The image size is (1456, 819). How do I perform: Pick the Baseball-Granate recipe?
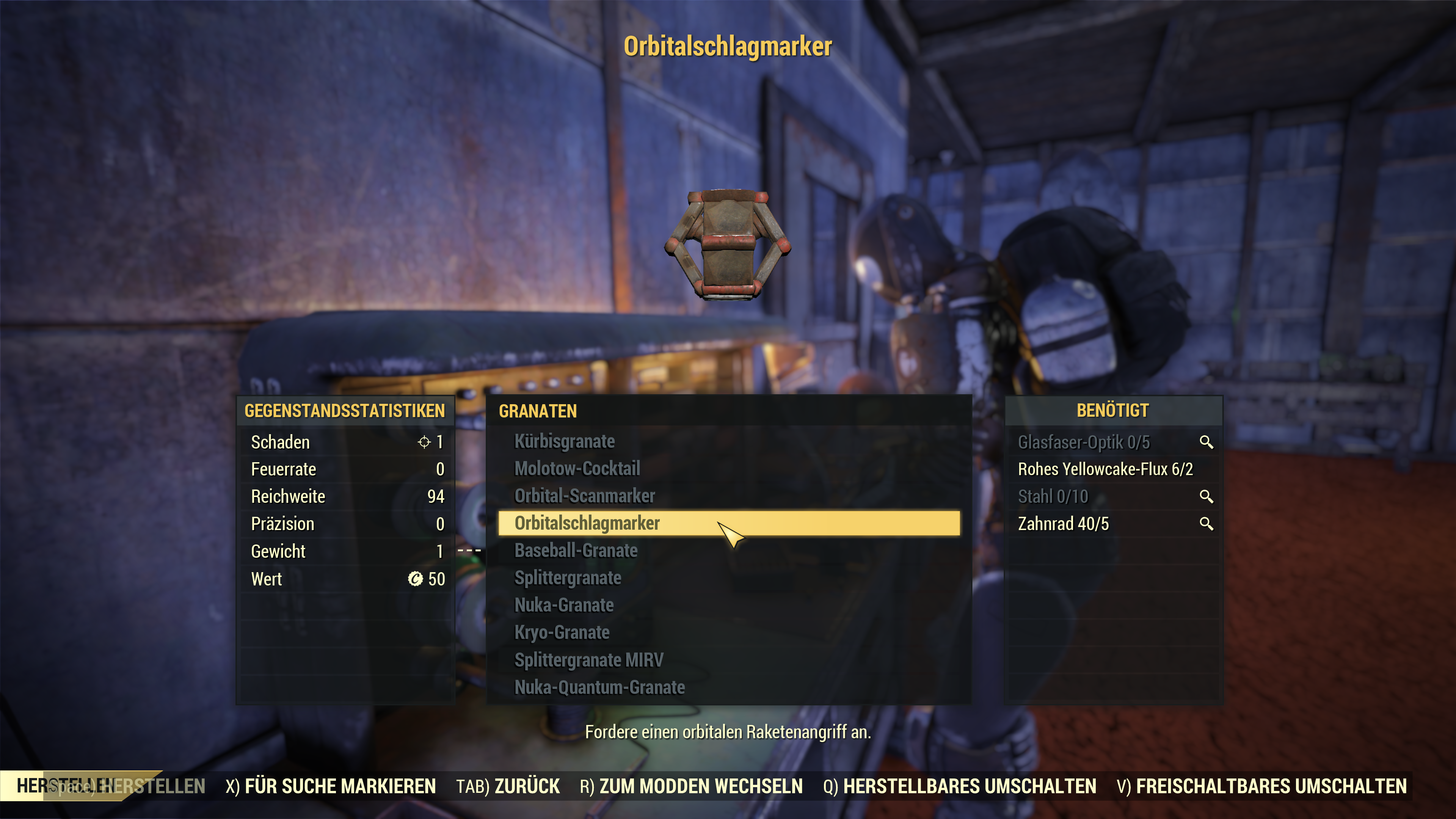[576, 551]
